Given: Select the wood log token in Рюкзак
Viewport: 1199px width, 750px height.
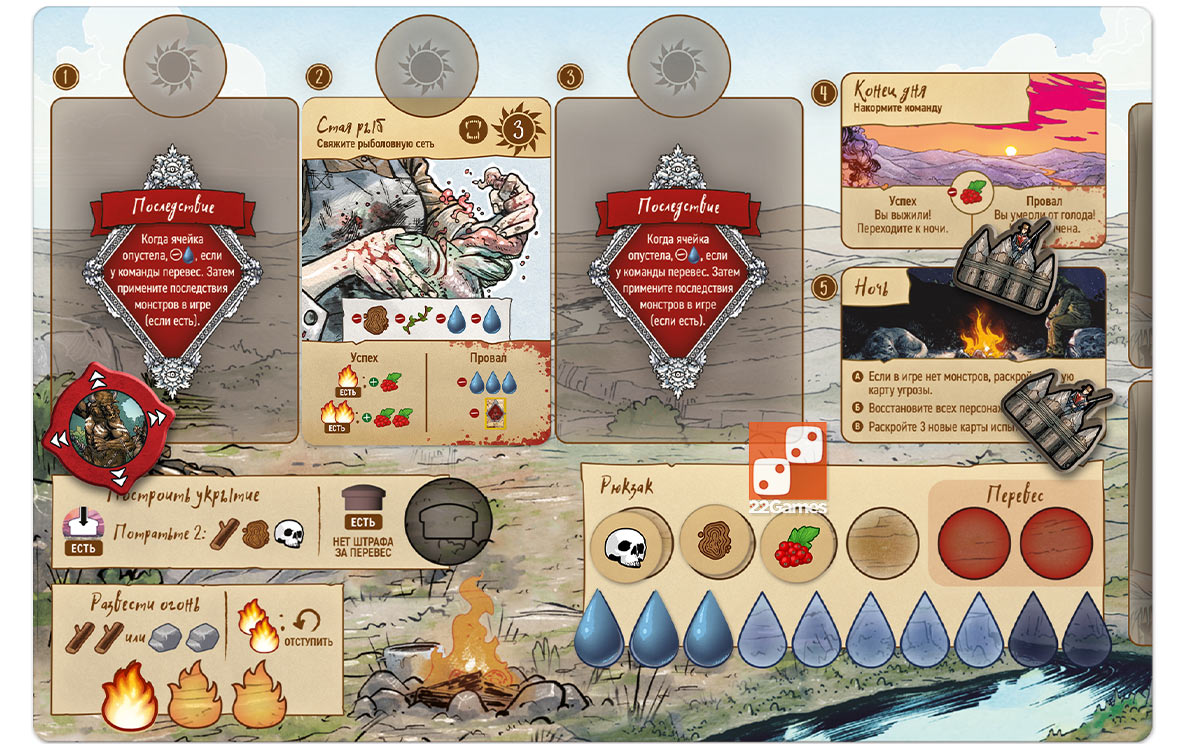Looking at the screenshot, I should coord(716,546).
